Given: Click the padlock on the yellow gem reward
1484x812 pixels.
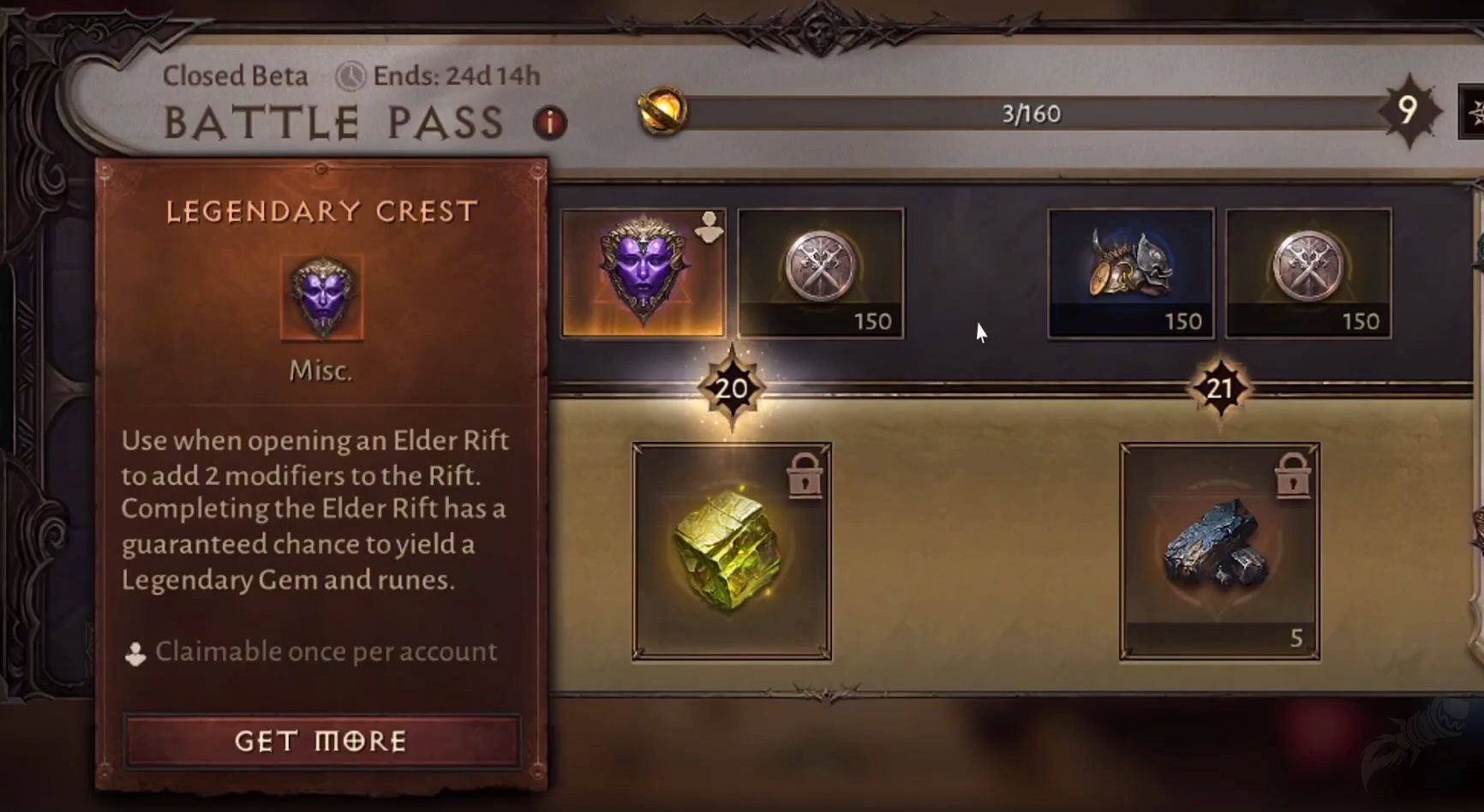Looking at the screenshot, I should [x=804, y=478].
